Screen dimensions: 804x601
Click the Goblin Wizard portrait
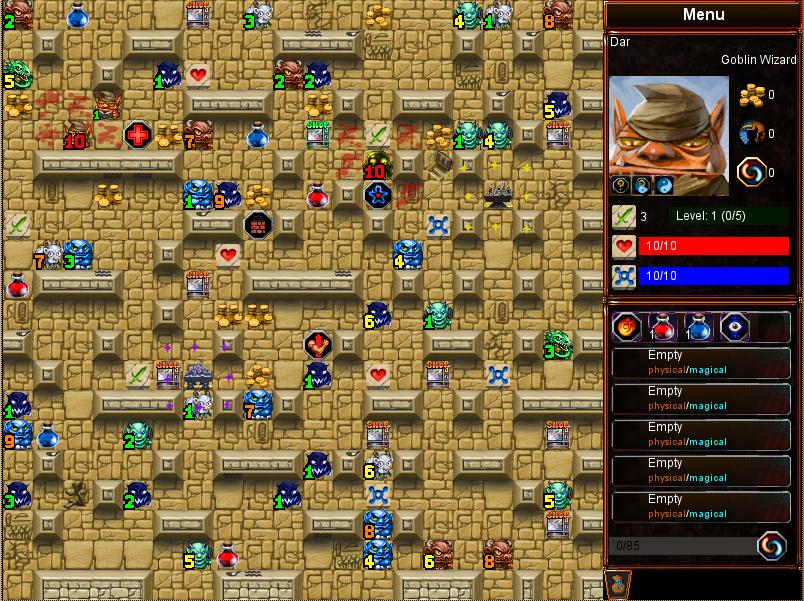pos(668,122)
